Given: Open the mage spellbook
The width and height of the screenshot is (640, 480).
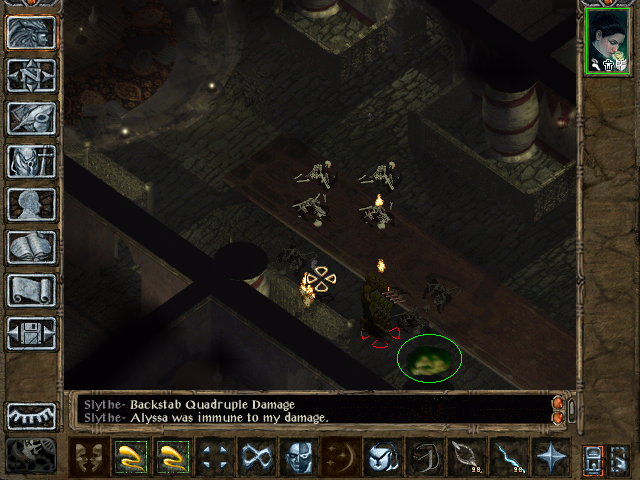Looking at the screenshot, I should [32, 247].
